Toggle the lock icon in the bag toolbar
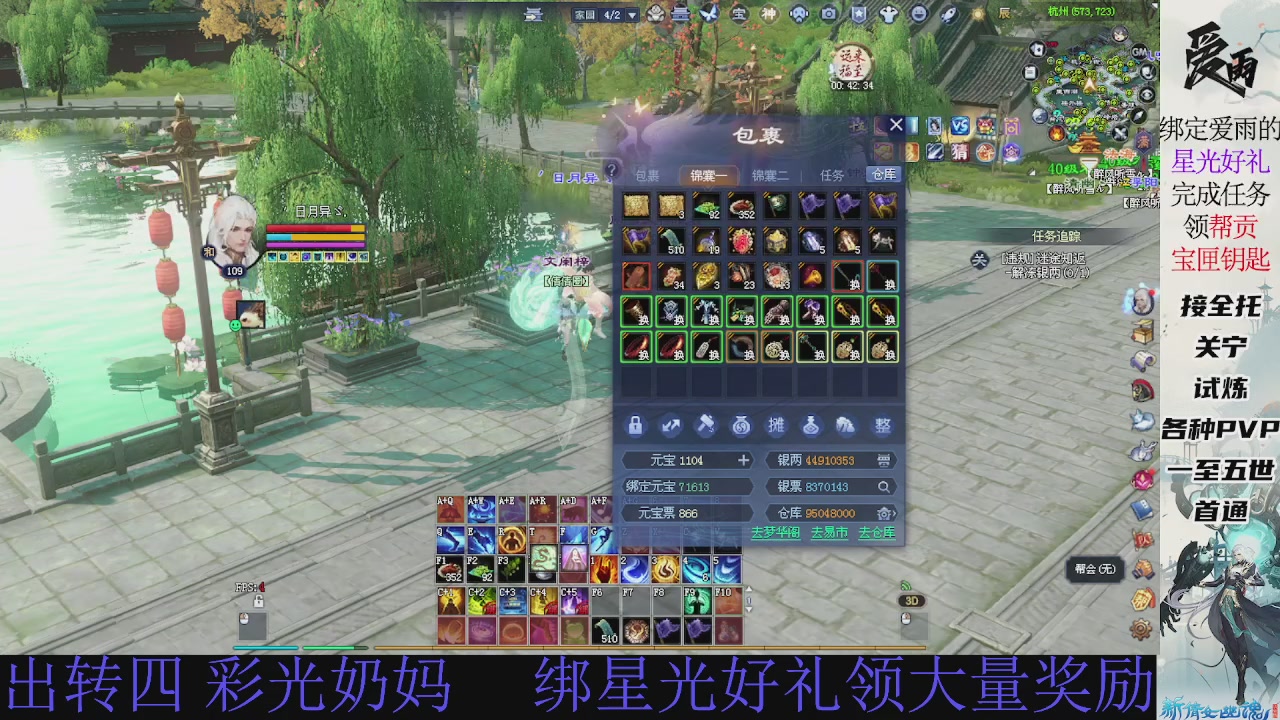 click(637, 425)
